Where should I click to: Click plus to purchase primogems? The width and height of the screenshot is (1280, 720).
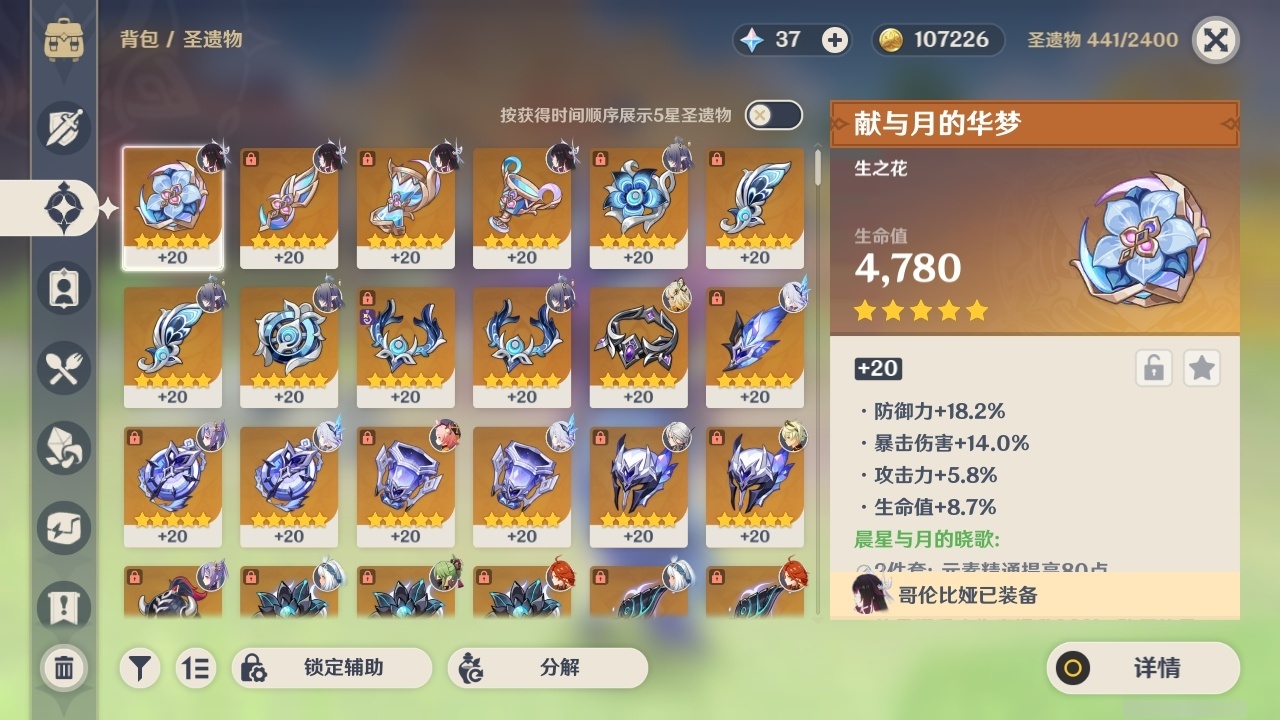click(833, 39)
